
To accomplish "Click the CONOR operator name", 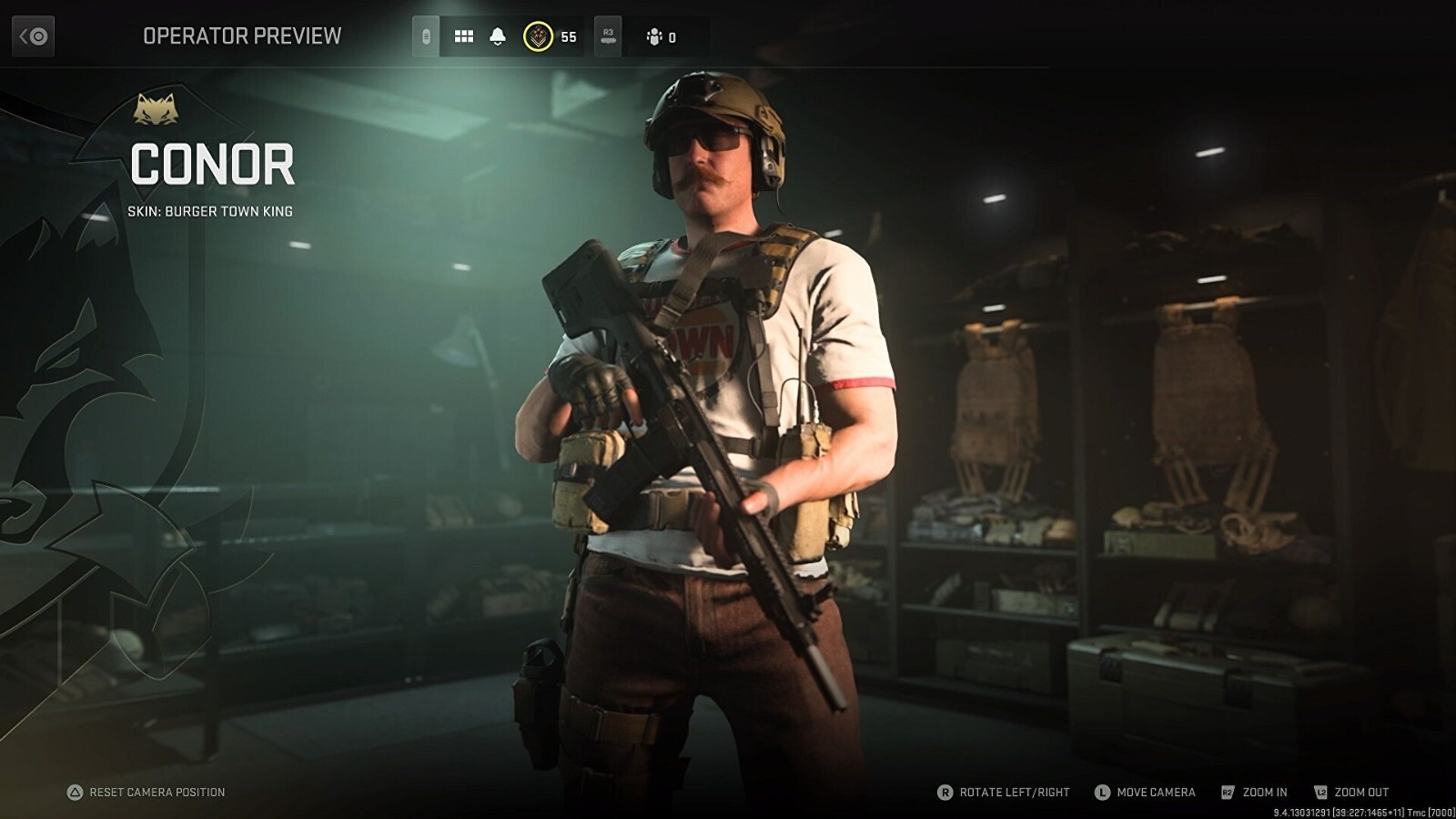I will (211, 166).
